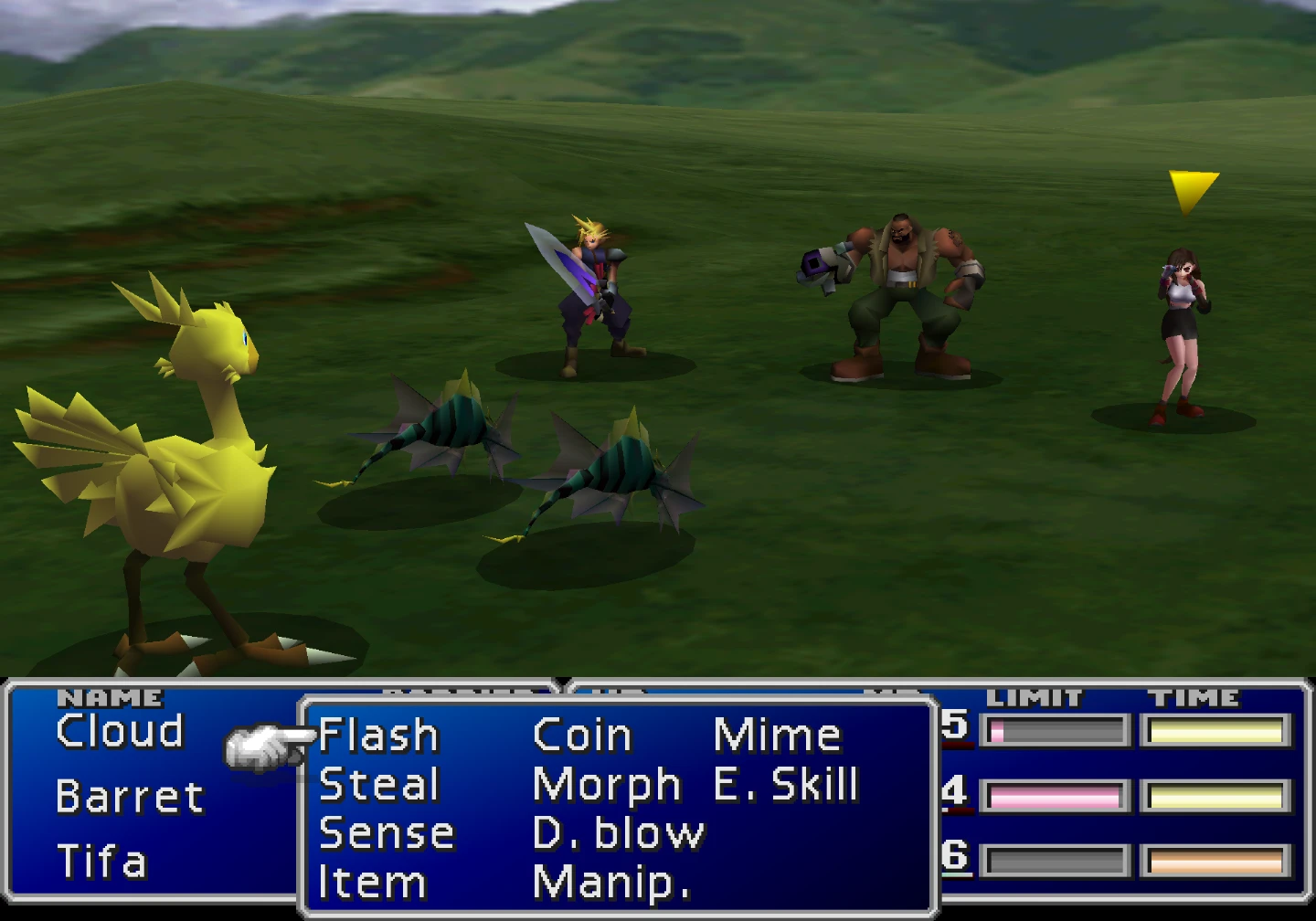Use the Sense command
This screenshot has width=1316, height=921.
click(x=386, y=833)
